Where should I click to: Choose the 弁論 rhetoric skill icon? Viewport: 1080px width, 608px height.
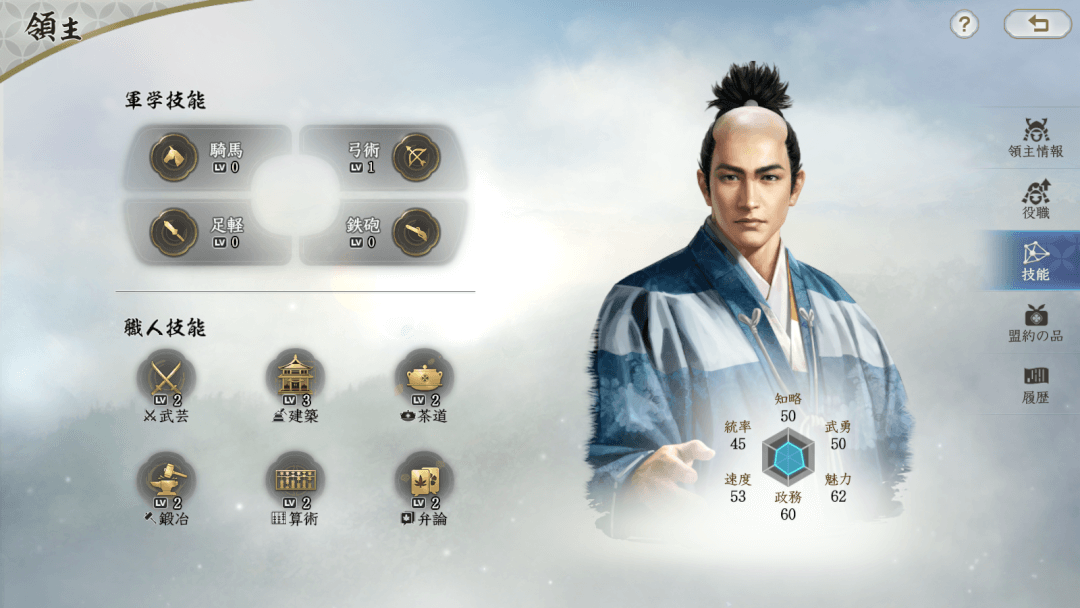424,483
